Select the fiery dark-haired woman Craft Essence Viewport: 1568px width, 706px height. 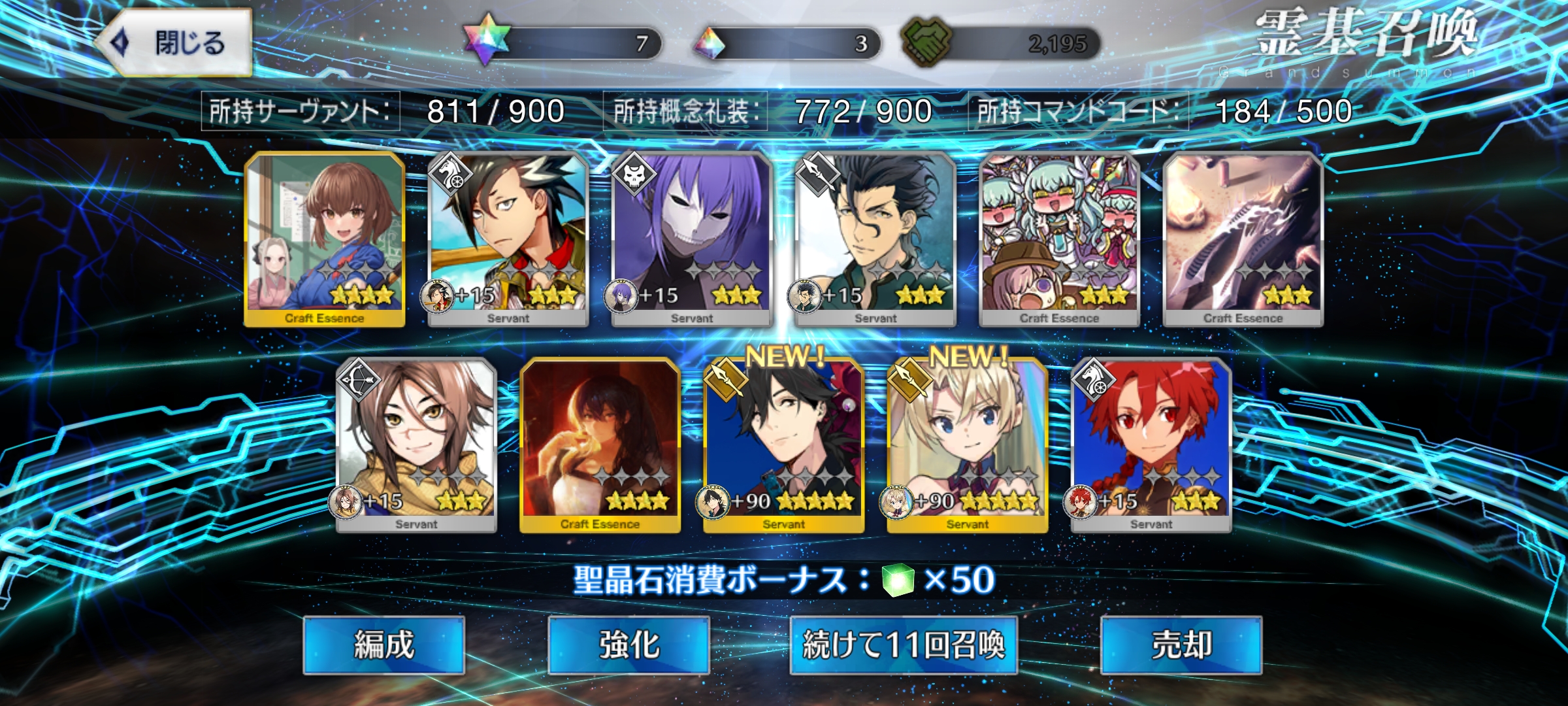pyautogui.click(x=600, y=445)
